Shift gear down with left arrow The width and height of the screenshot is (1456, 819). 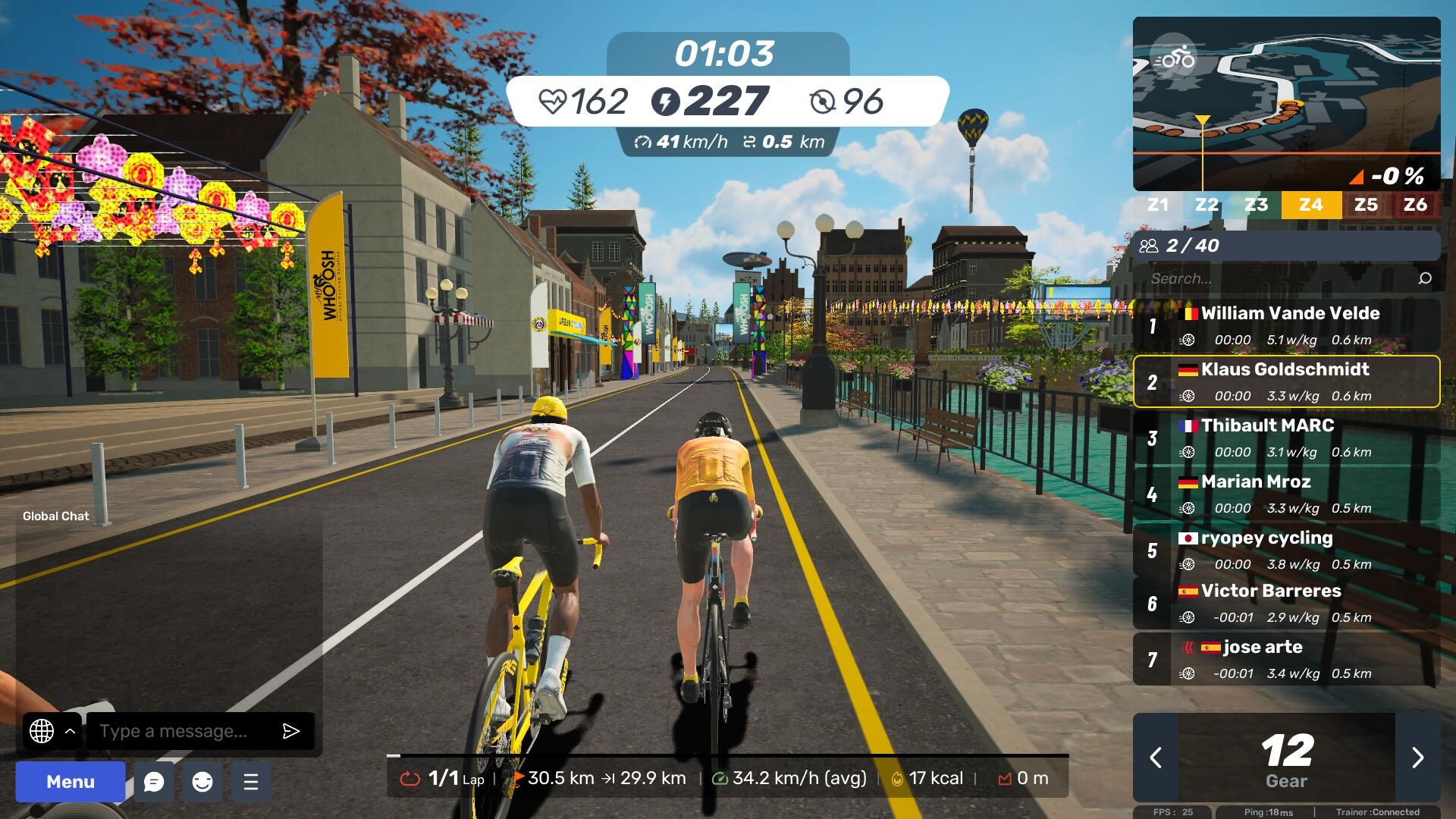tap(1156, 758)
